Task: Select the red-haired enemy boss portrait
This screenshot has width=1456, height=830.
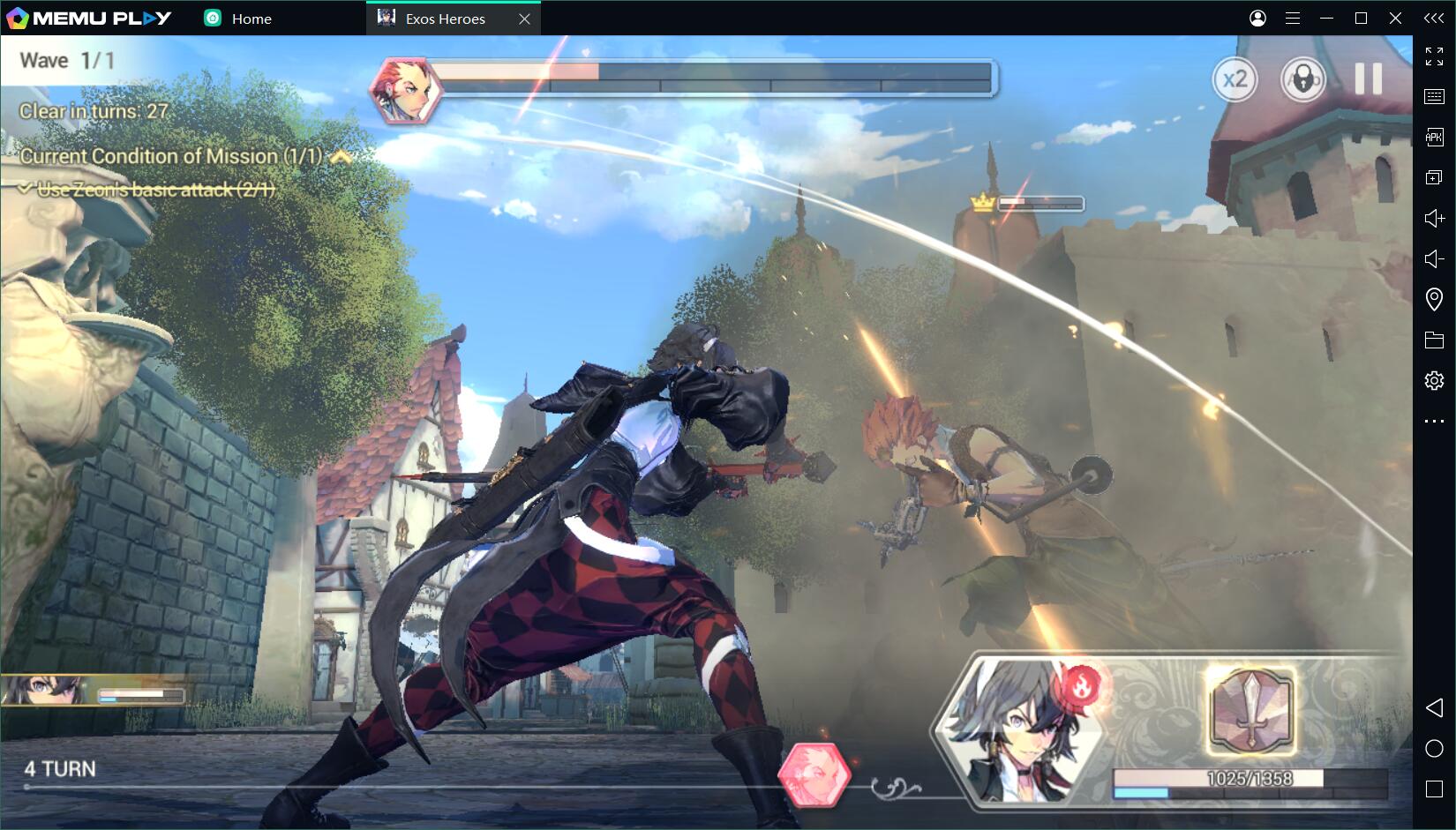Action: (405, 89)
